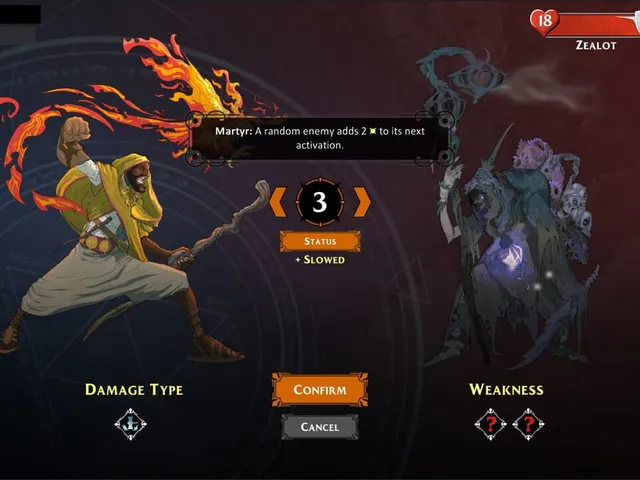Increase the value with the right arrow
This screenshot has height=480, width=640.
[x=362, y=202]
